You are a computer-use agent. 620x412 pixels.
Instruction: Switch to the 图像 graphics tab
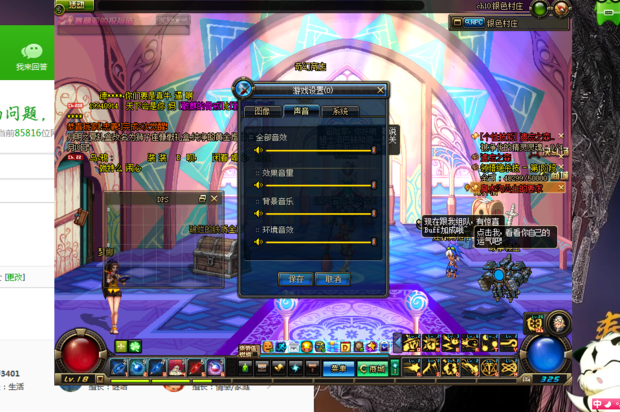[x=262, y=112]
